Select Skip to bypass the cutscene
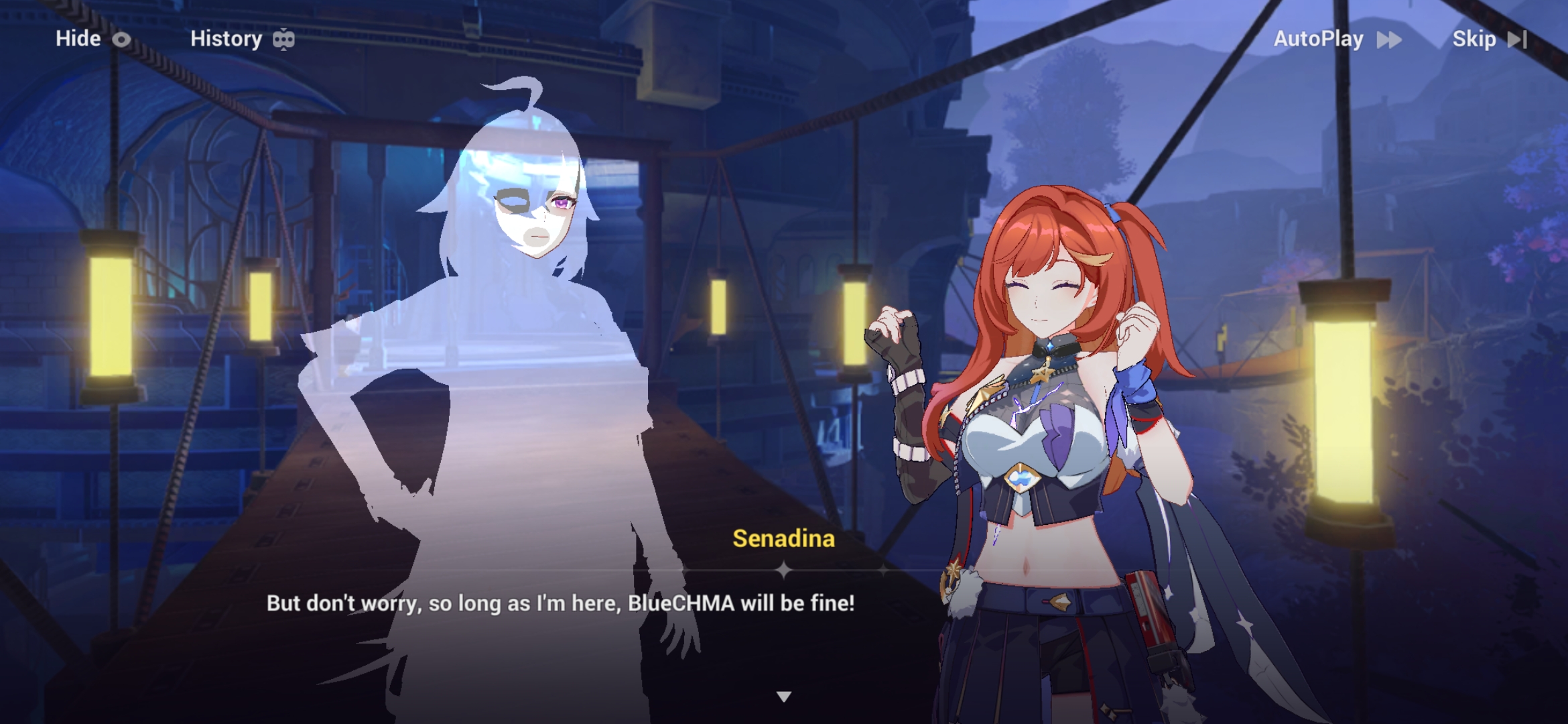Image resolution: width=1568 pixels, height=724 pixels. click(1474, 40)
